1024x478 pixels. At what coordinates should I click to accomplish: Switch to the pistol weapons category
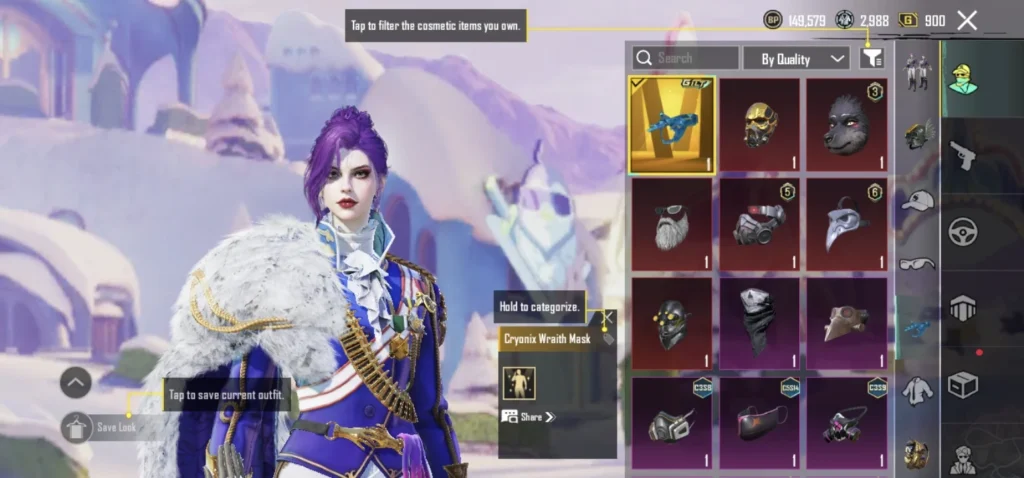click(961, 156)
